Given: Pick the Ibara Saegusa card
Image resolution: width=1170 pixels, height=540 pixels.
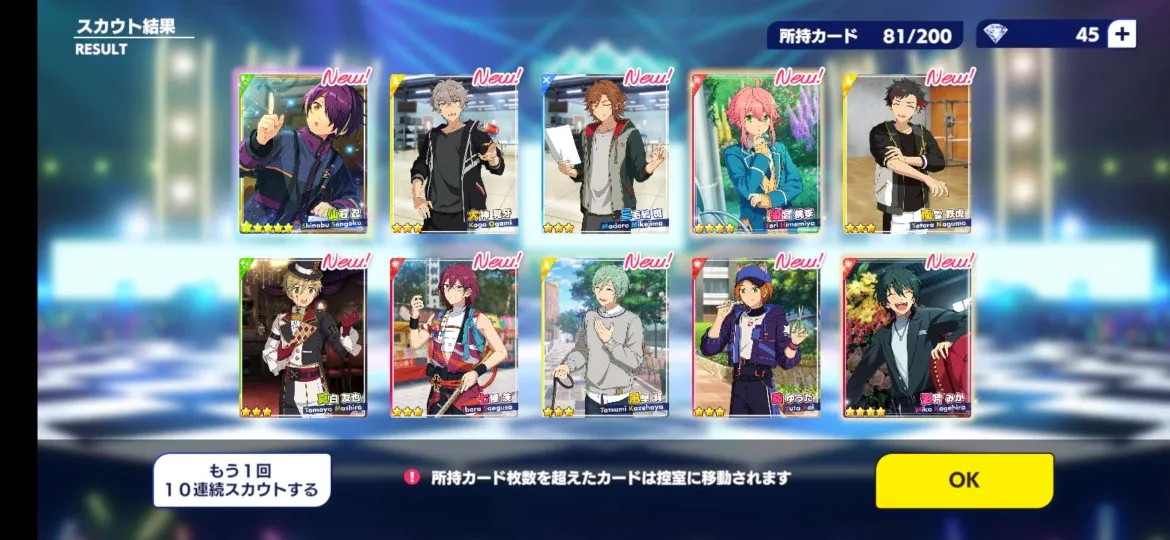Looking at the screenshot, I should tap(454, 338).
